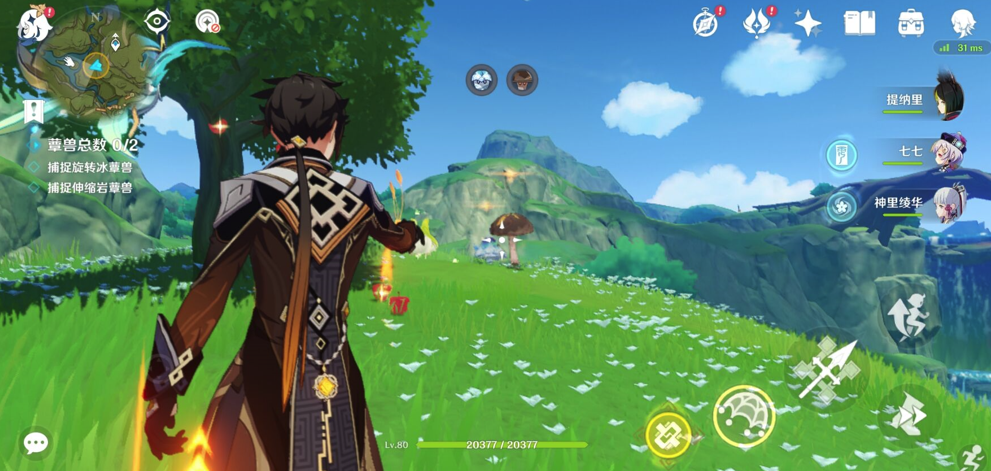Switch to party member 七七
The height and width of the screenshot is (471, 991).
tap(945, 152)
